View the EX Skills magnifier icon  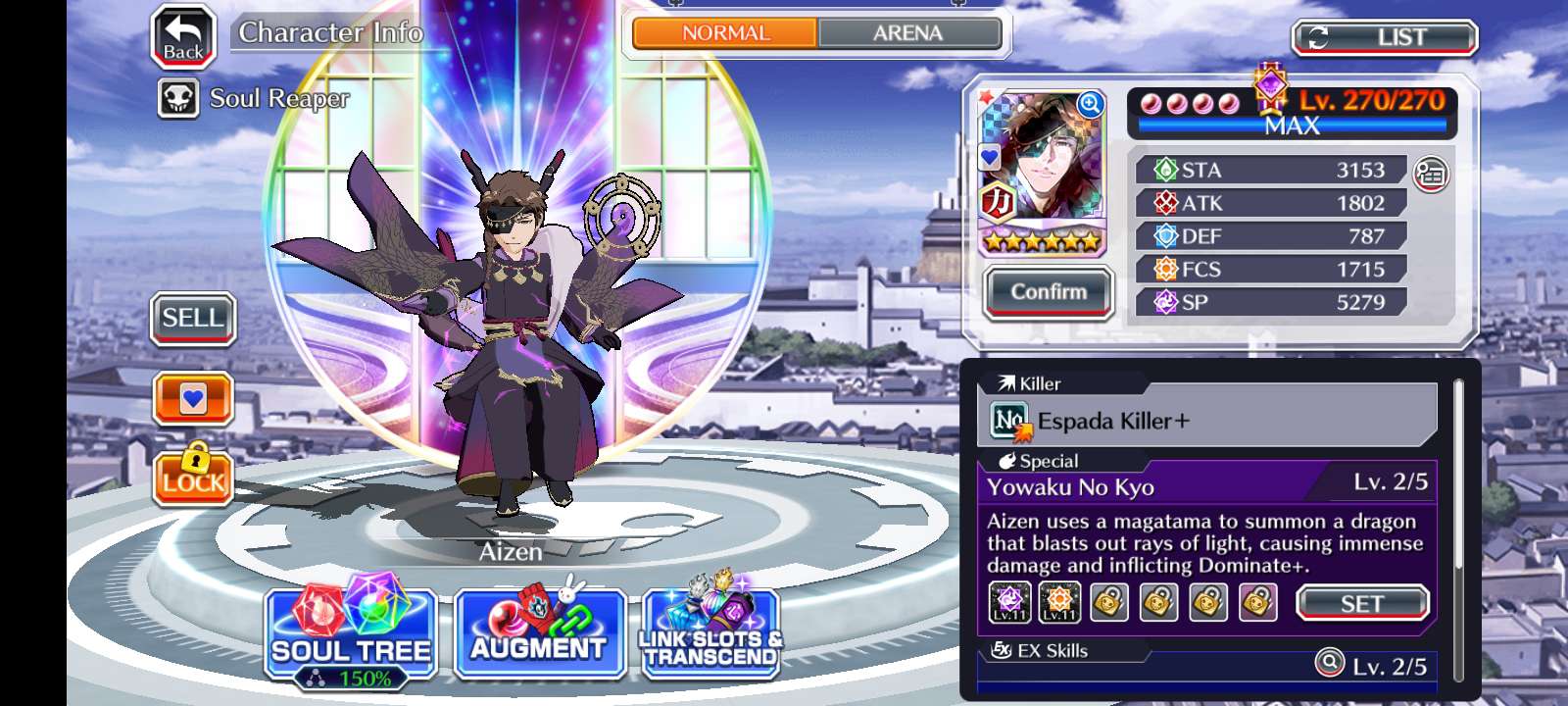pos(1329,664)
